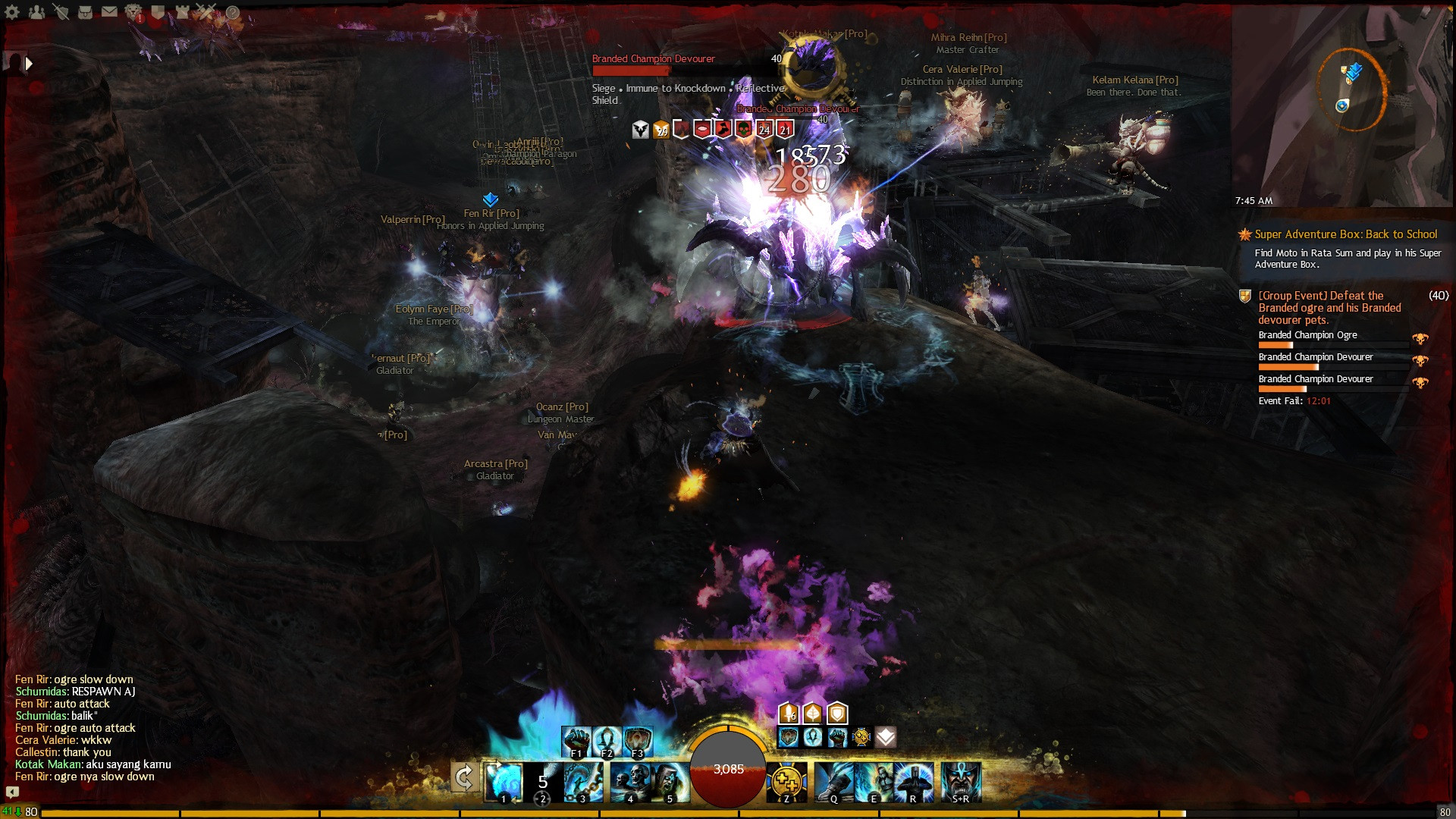Open the guild panel shield icon
Image resolution: width=1456 pixels, height=819 pixels.
coord(158,11)
